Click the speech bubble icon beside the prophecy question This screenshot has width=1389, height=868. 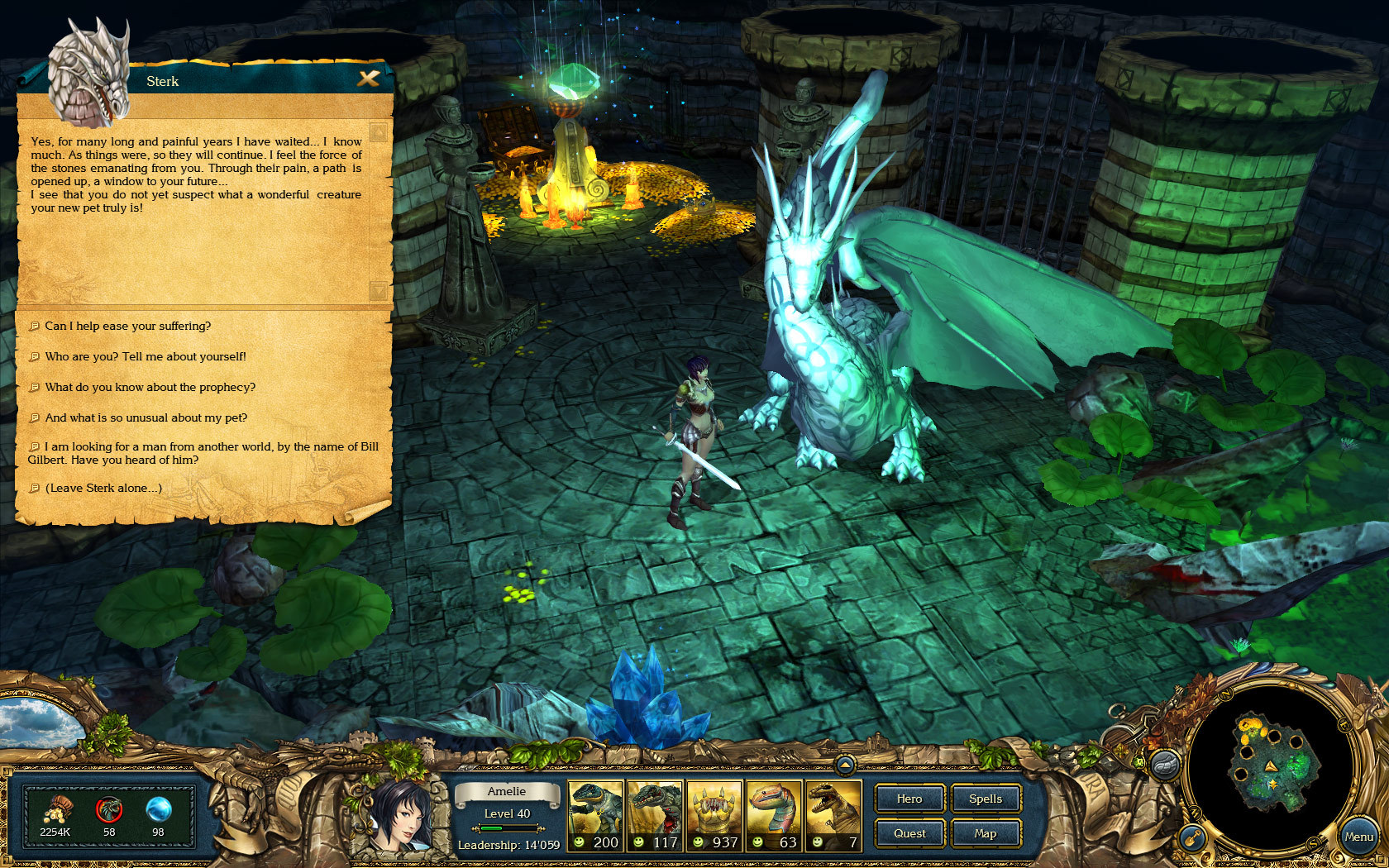tap(35, 387)
